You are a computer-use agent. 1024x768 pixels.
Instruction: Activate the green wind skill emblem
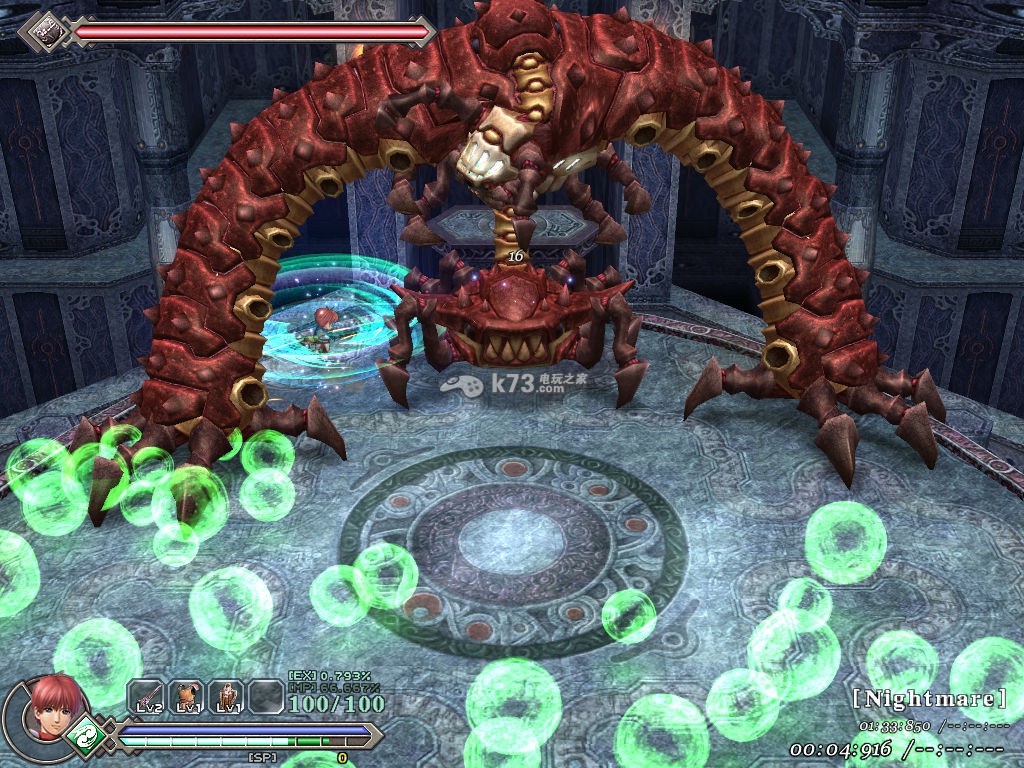coord(87,737)
